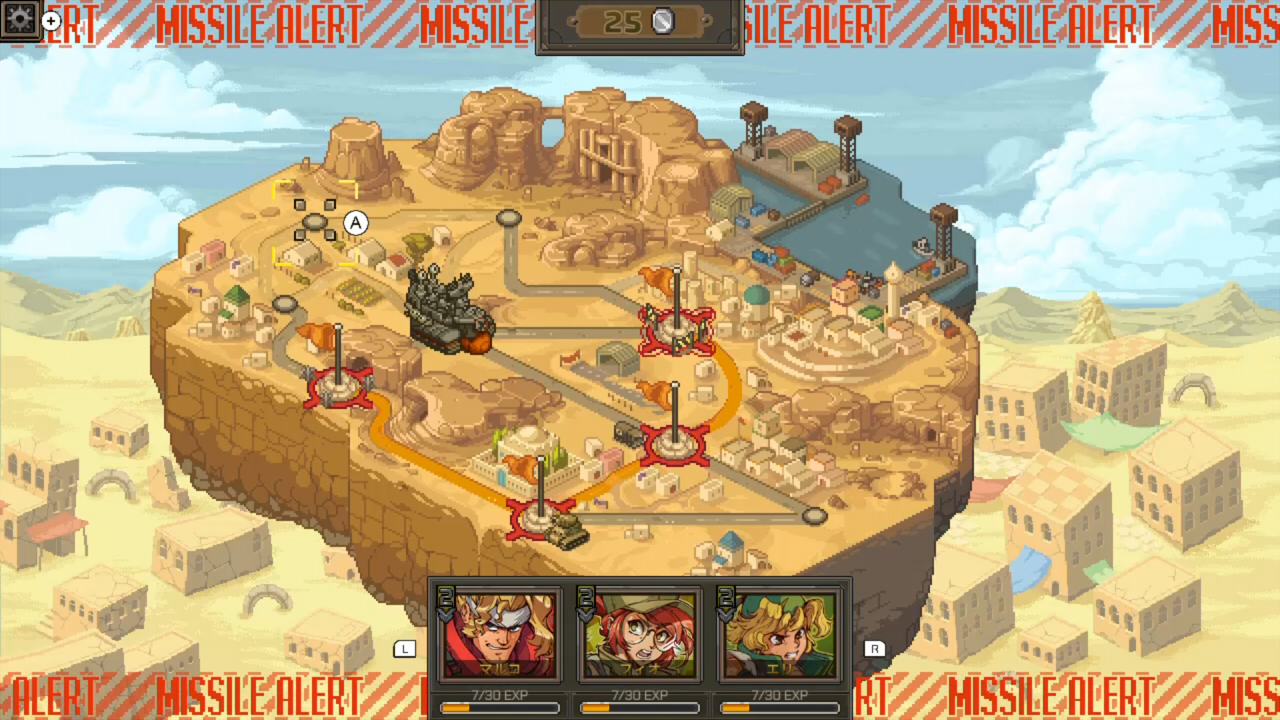
Task: Switch squads using the R indicator
Action: pyautogui.click(x=876, y=649)
